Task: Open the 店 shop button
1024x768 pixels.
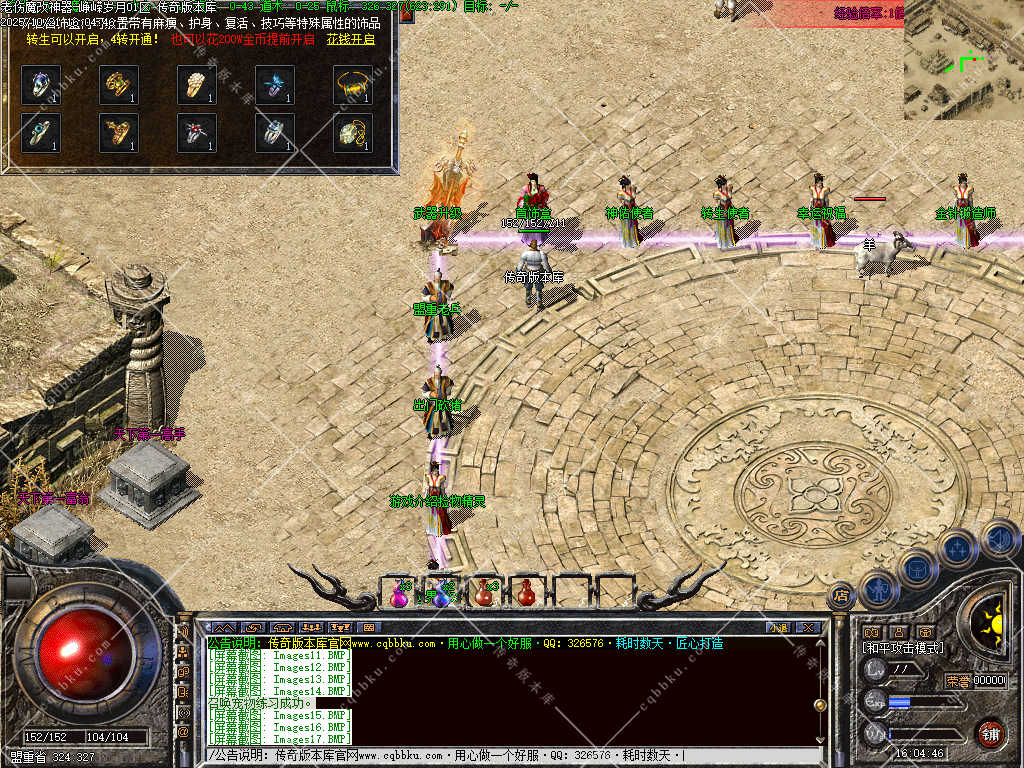Action: 840,596
